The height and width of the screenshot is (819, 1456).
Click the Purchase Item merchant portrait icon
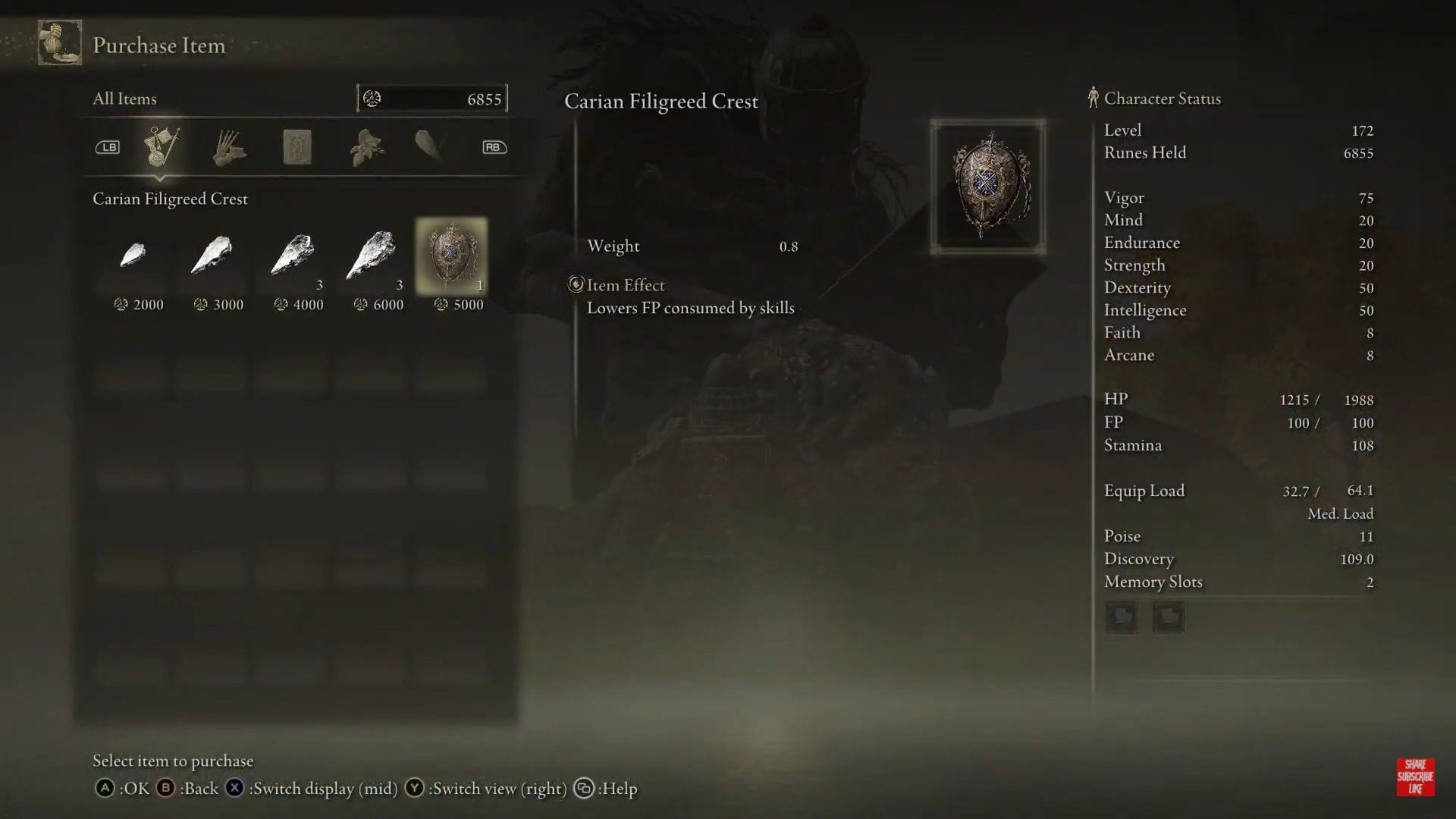click(59, 43)
